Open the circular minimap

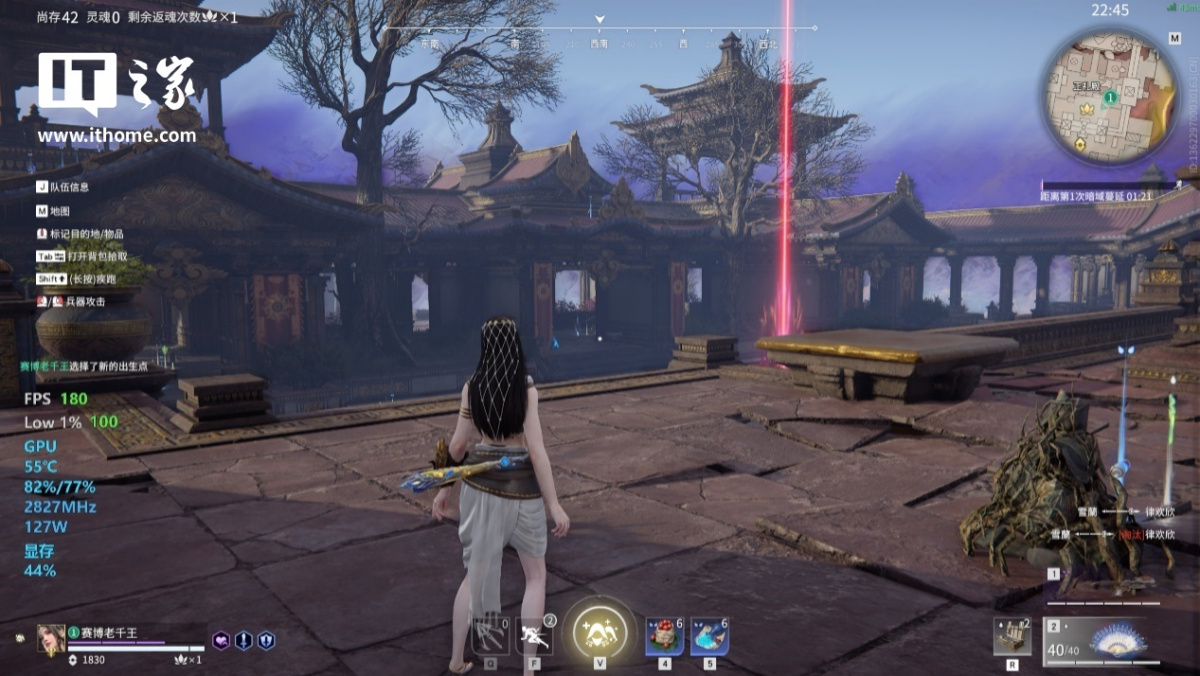click(x=1110, y=97)
